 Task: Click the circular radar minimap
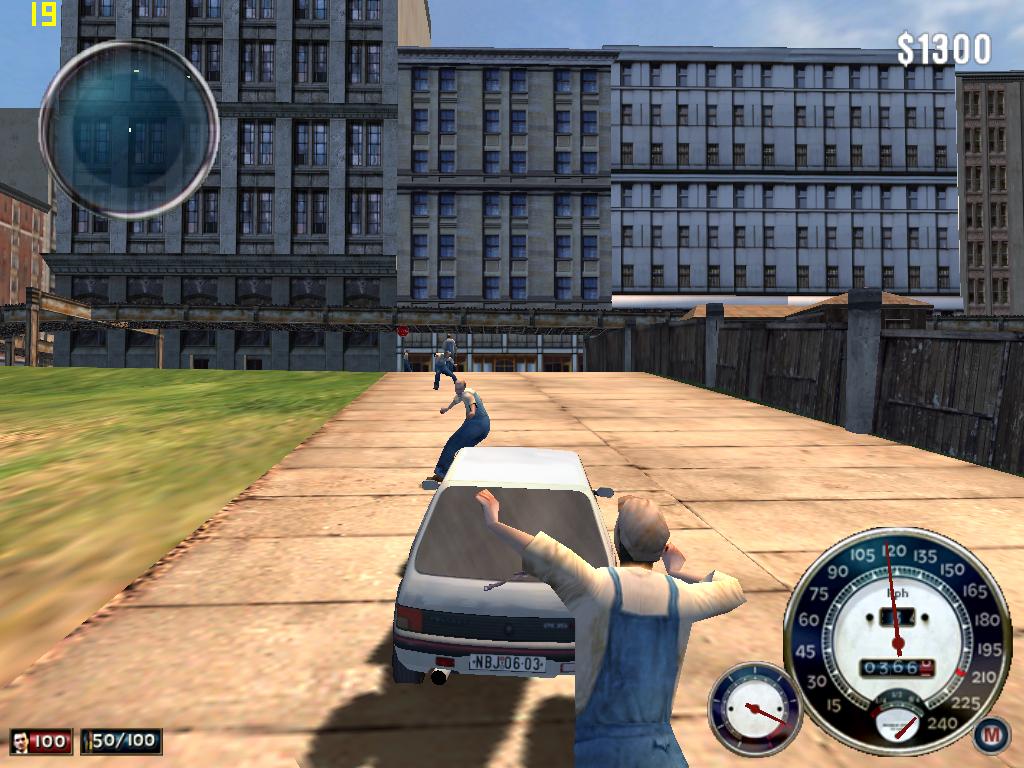pos(129,129)
